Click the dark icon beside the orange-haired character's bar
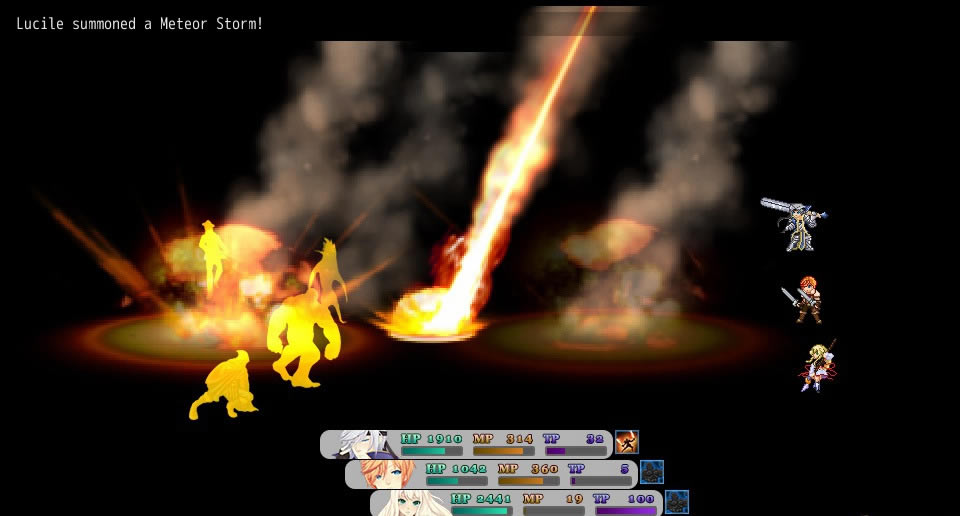 click(x=652, y=472)
